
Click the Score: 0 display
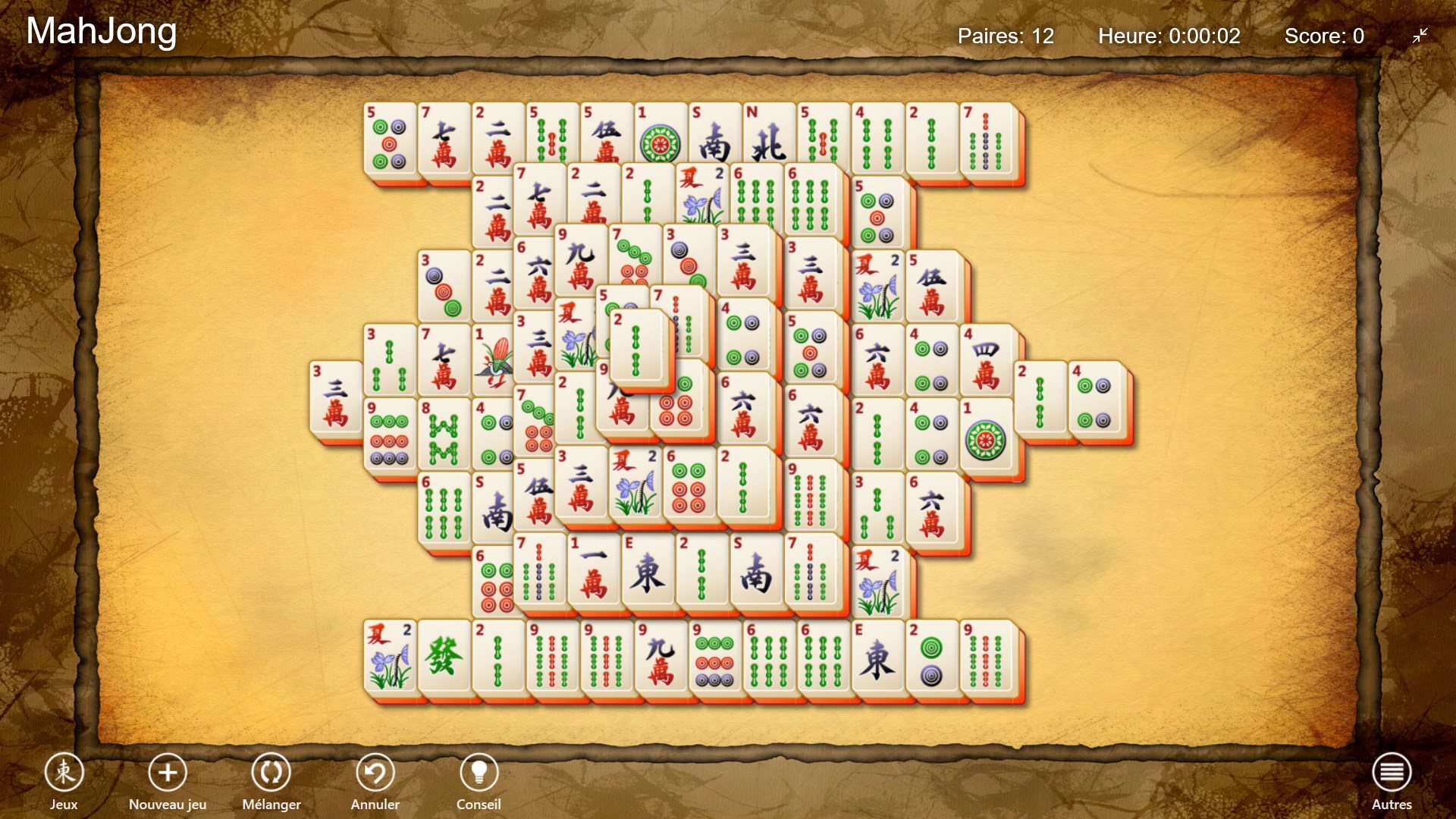(1325, 36)
